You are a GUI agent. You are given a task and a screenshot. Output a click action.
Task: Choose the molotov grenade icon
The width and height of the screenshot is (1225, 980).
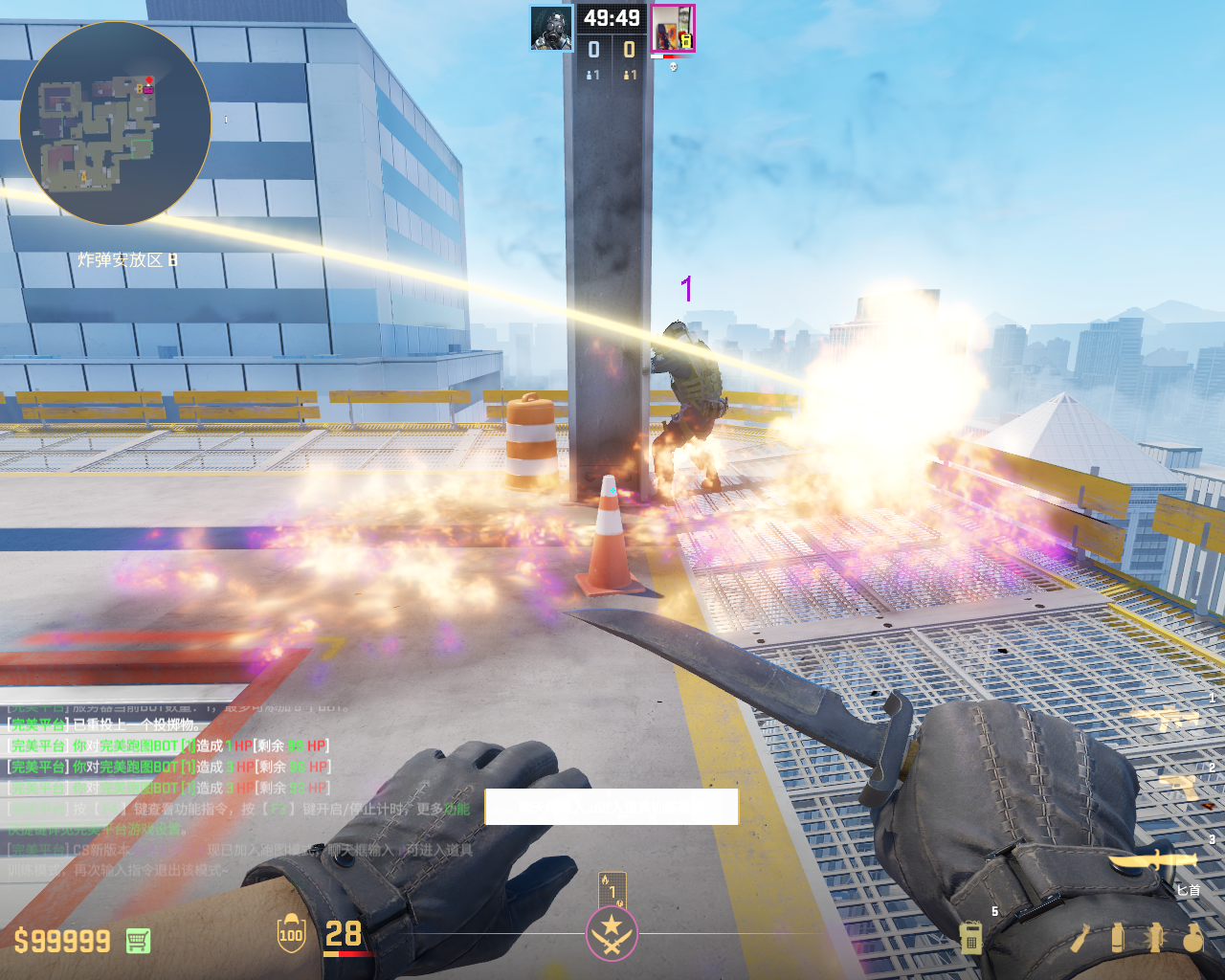coord(1080,938)
